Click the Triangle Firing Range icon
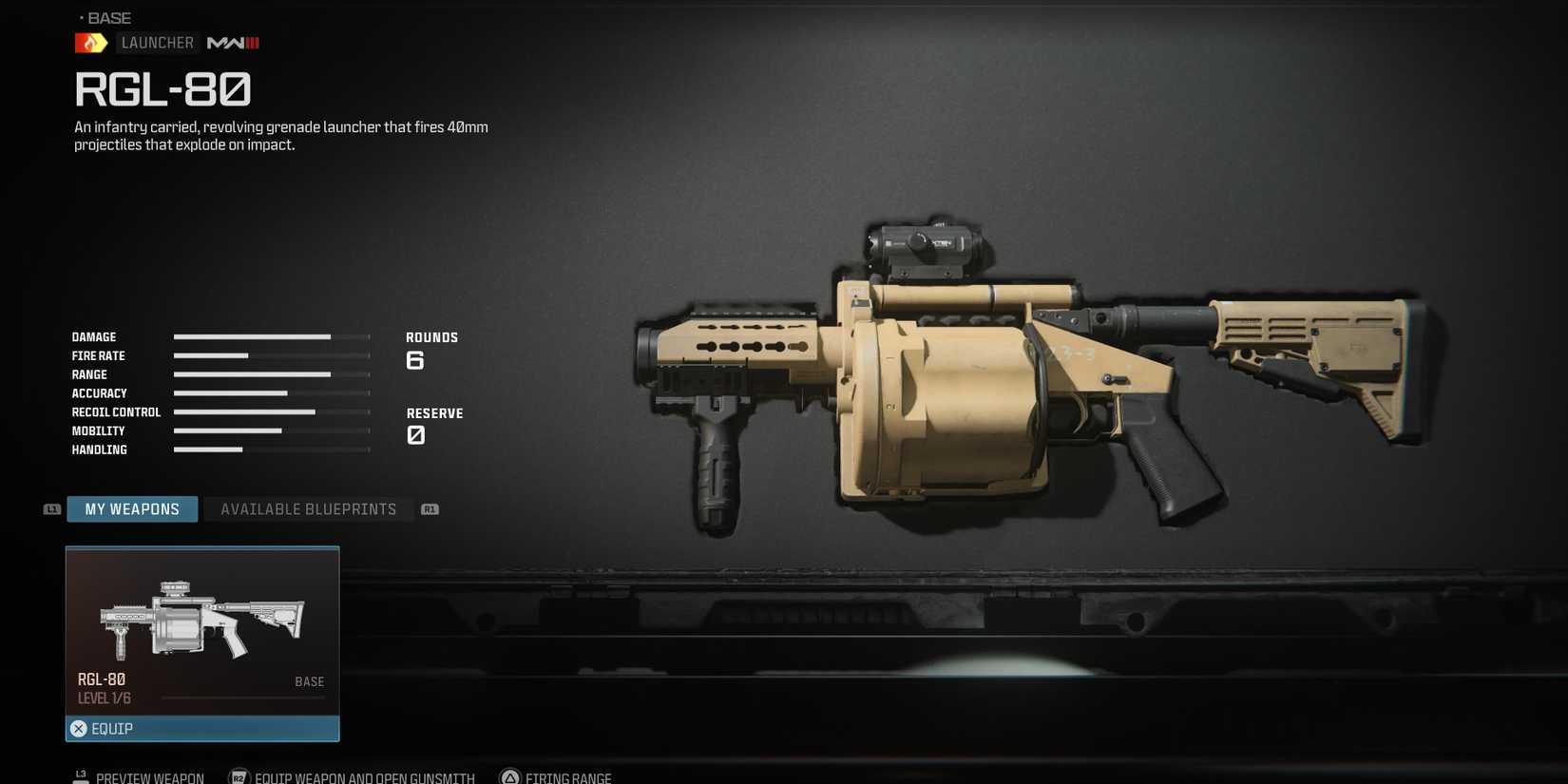The width and height of the screenshot is (1568, 784). [x=509, y=776]
